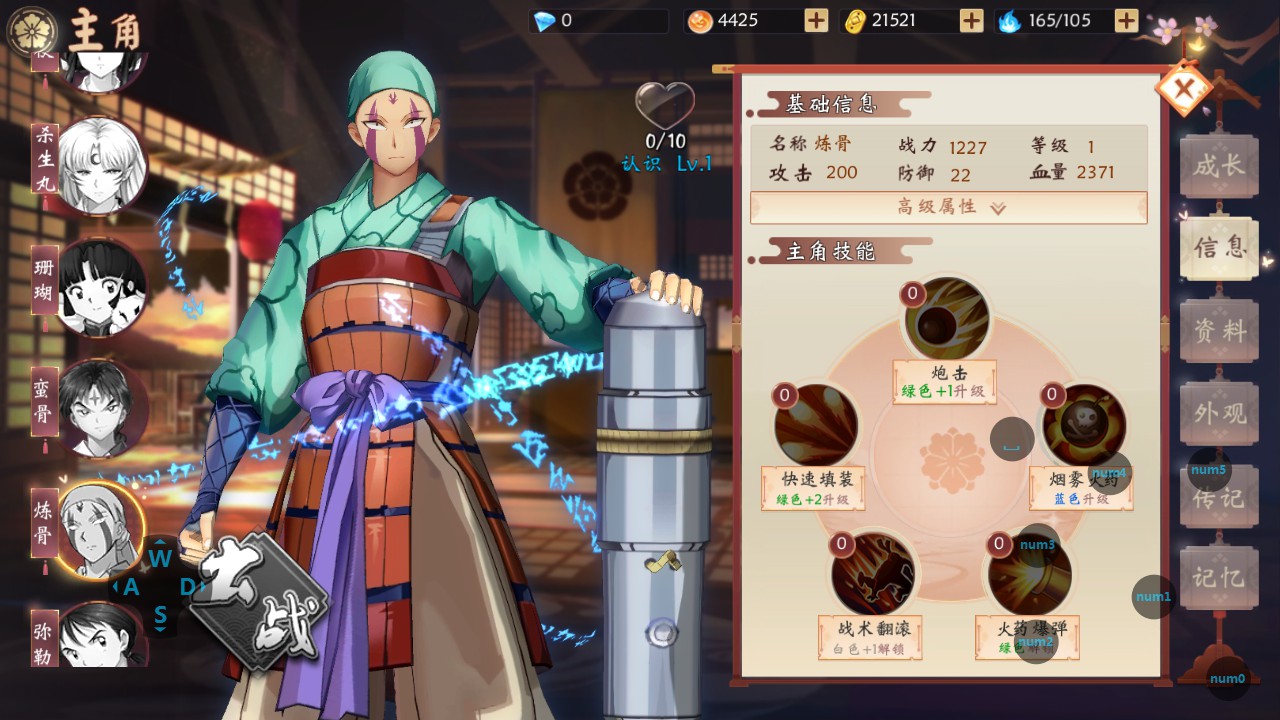Click the plus button beside 4425
The height and width of the screenshot is (720, 1280).
click(x=817, y=19)
